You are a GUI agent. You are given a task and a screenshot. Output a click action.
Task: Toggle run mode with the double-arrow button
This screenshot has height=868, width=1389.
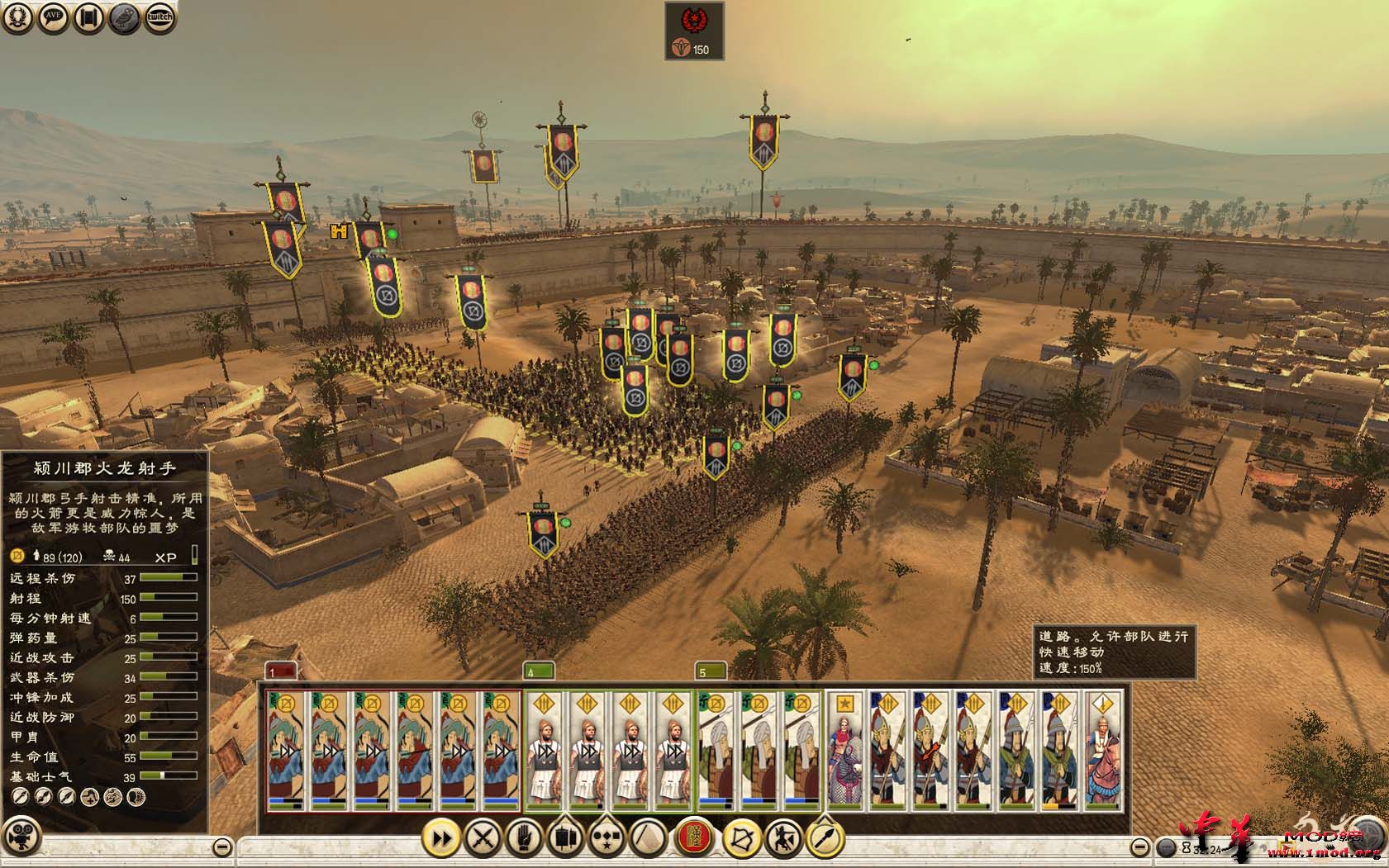[442, 838]
